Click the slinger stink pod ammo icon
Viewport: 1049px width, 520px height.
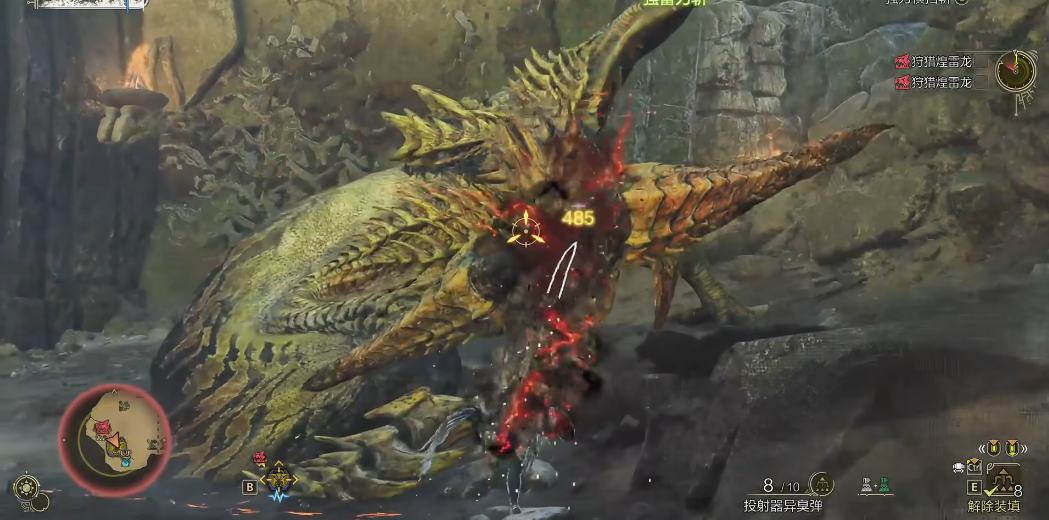point(822,485)
